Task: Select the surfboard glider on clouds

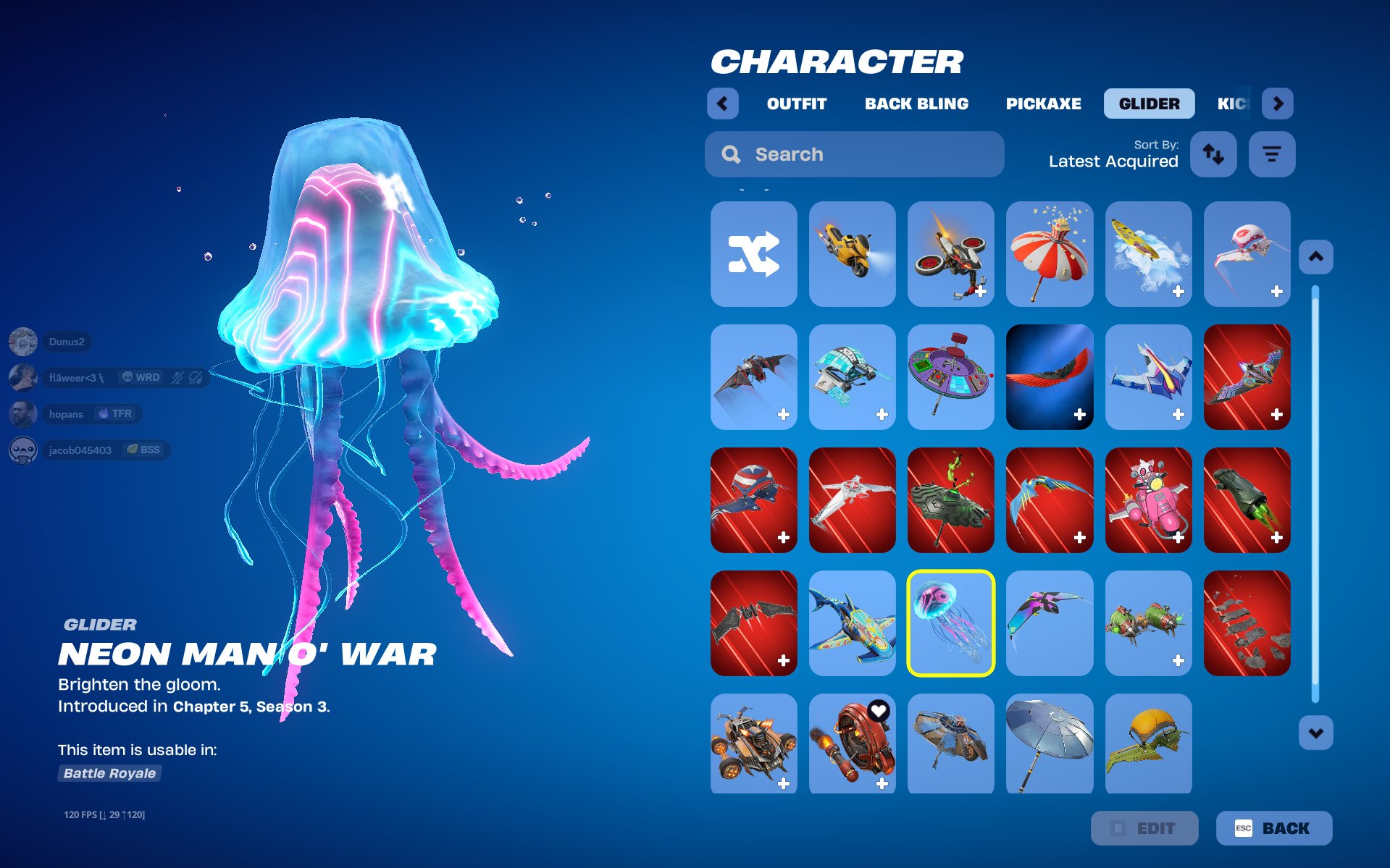Action: tap(1148, 254)
